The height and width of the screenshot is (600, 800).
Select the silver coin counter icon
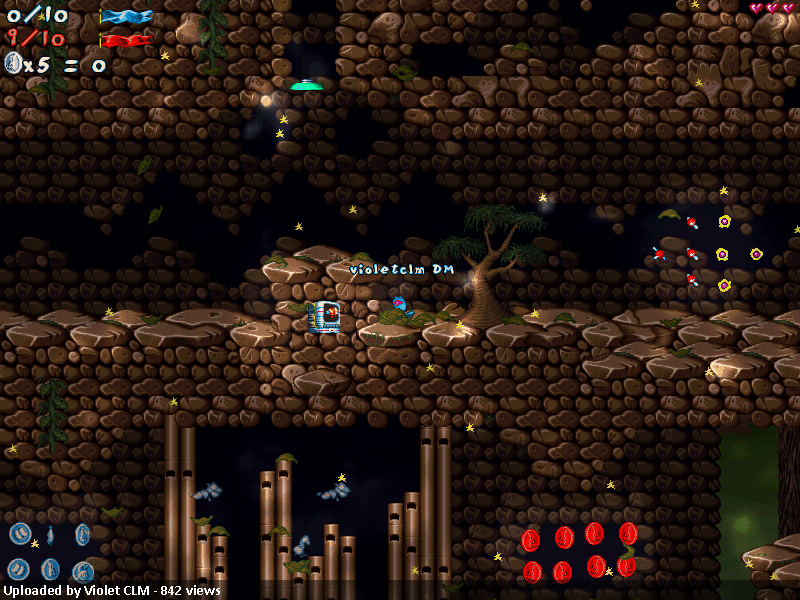point(14,64)
